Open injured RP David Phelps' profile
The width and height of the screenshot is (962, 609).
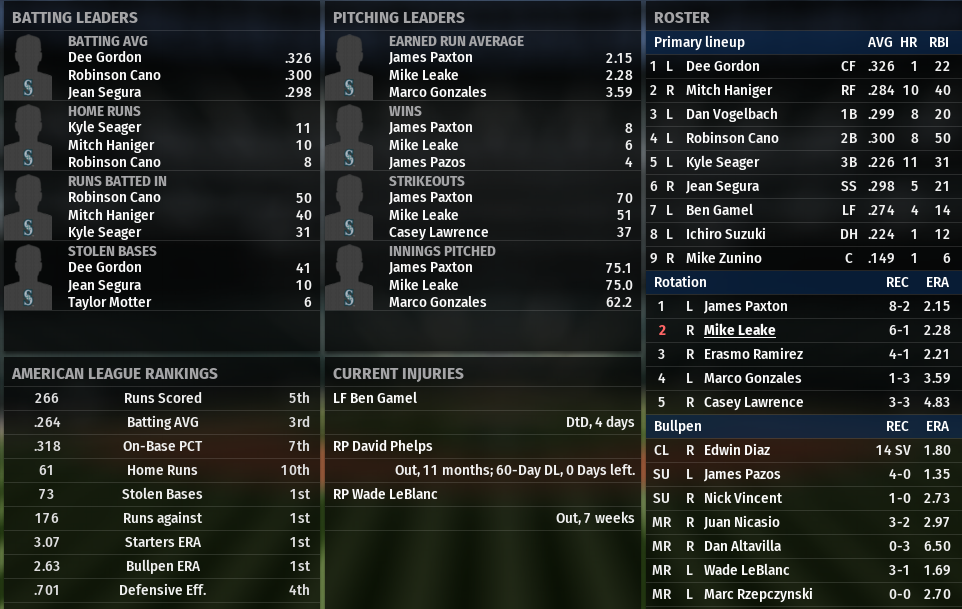(387, 446)
